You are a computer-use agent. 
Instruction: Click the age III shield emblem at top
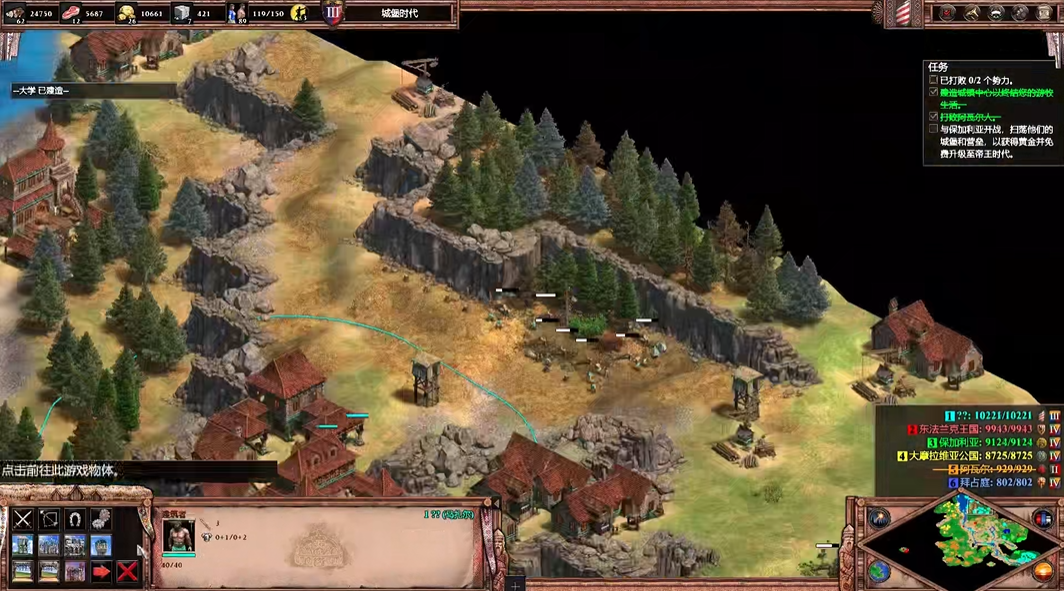coord(333,14)
